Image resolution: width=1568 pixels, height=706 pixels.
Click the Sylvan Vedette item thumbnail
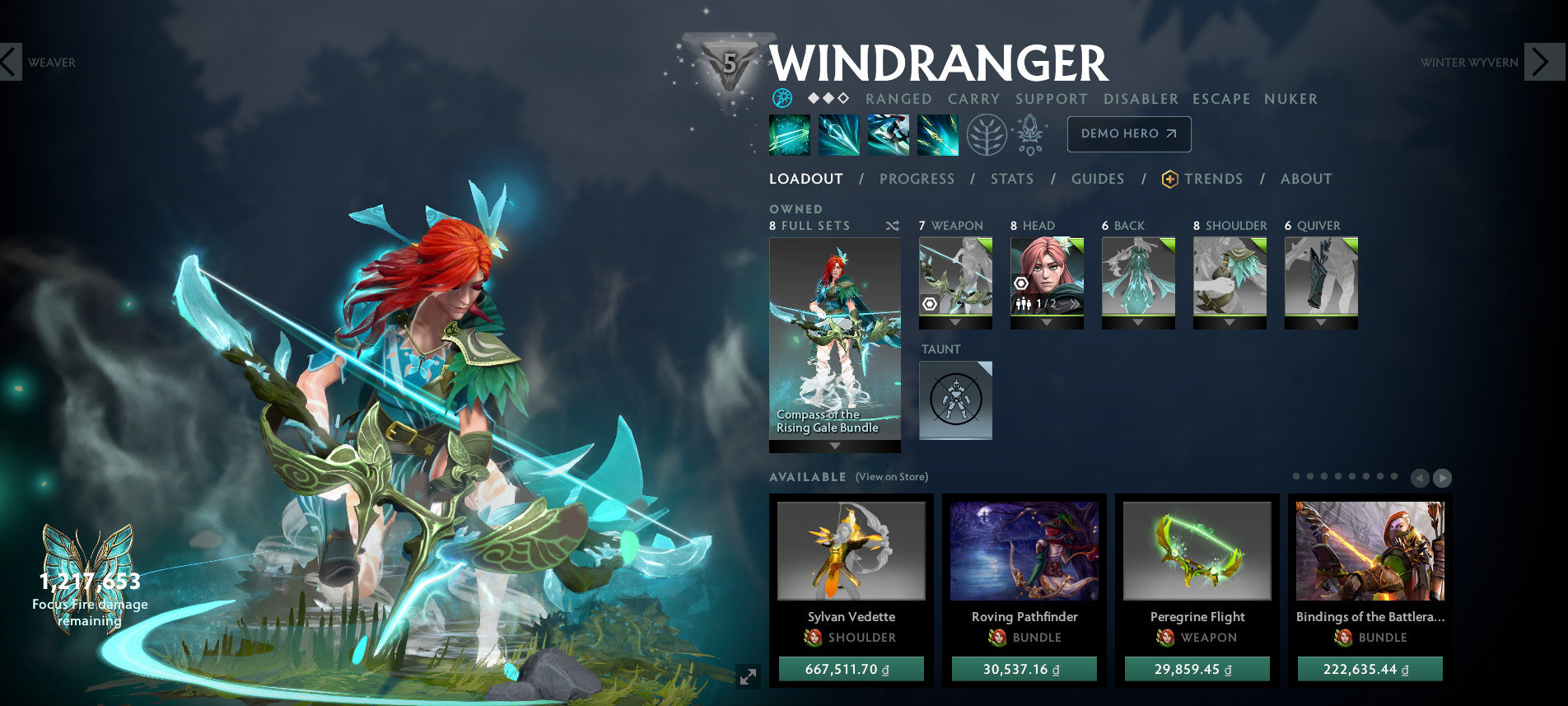click(x=852, y=552)
